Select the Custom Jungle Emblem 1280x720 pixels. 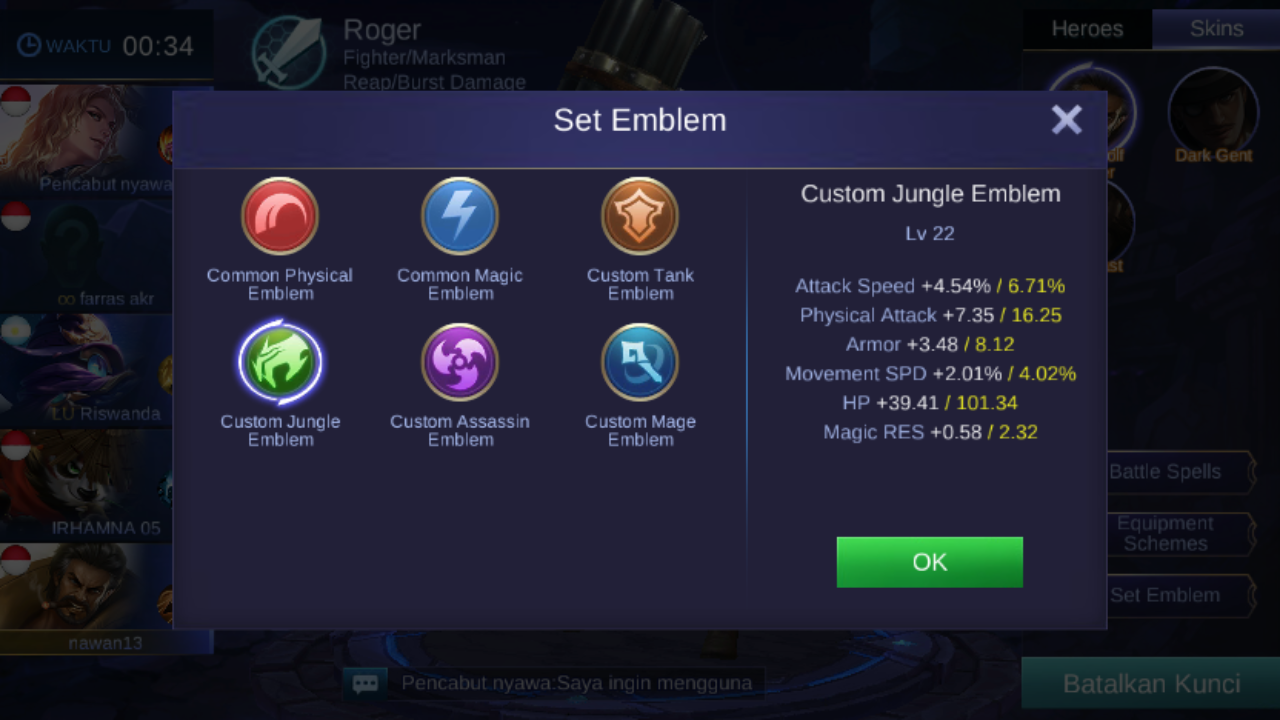click(280, 363)
